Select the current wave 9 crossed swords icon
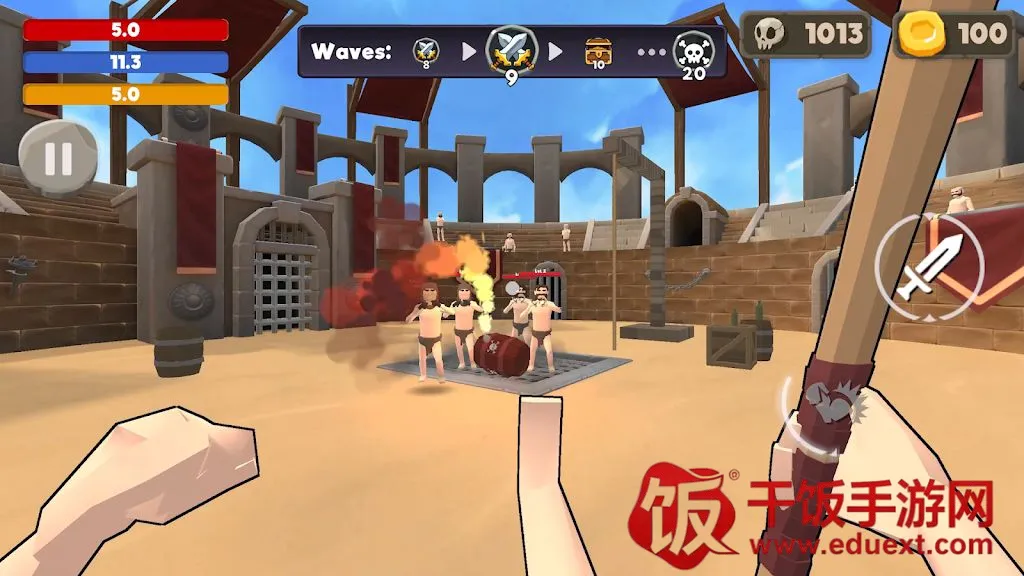Image resolution: width=1024 pixels, height=576 pixels. 511,50
